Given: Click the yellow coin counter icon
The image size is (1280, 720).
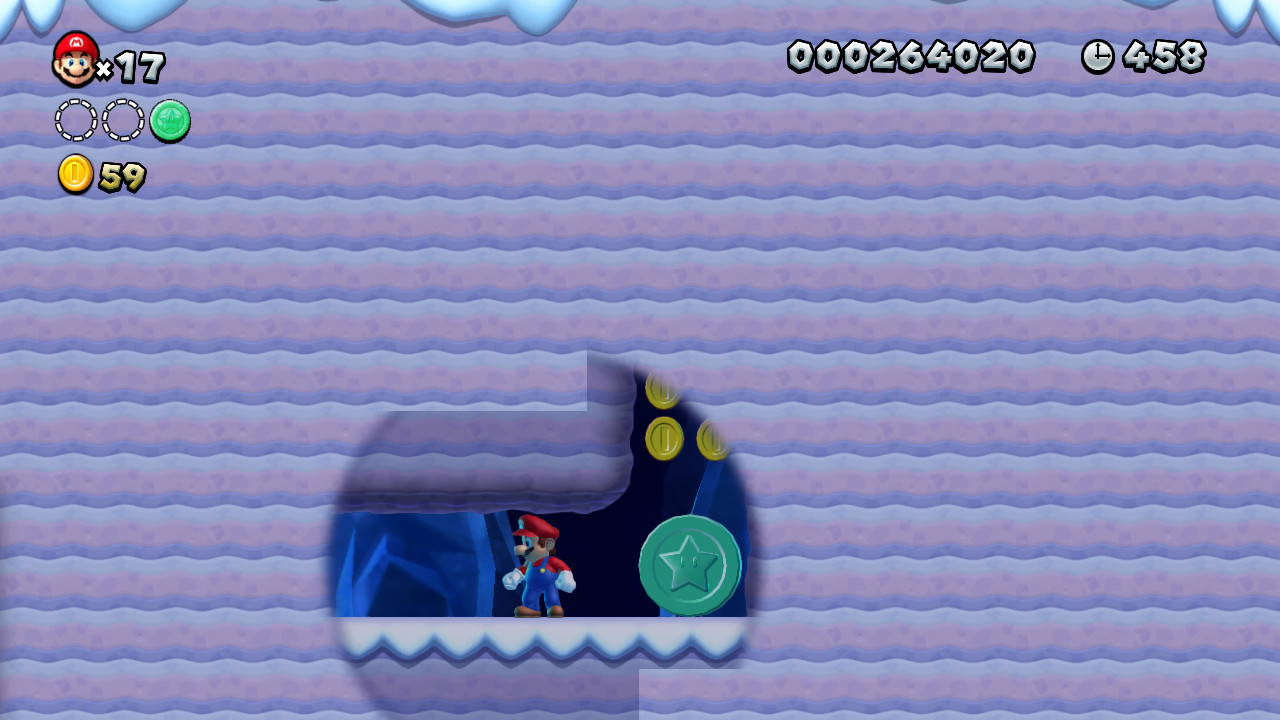Looking at the screenshot, I should pos(76,175).
